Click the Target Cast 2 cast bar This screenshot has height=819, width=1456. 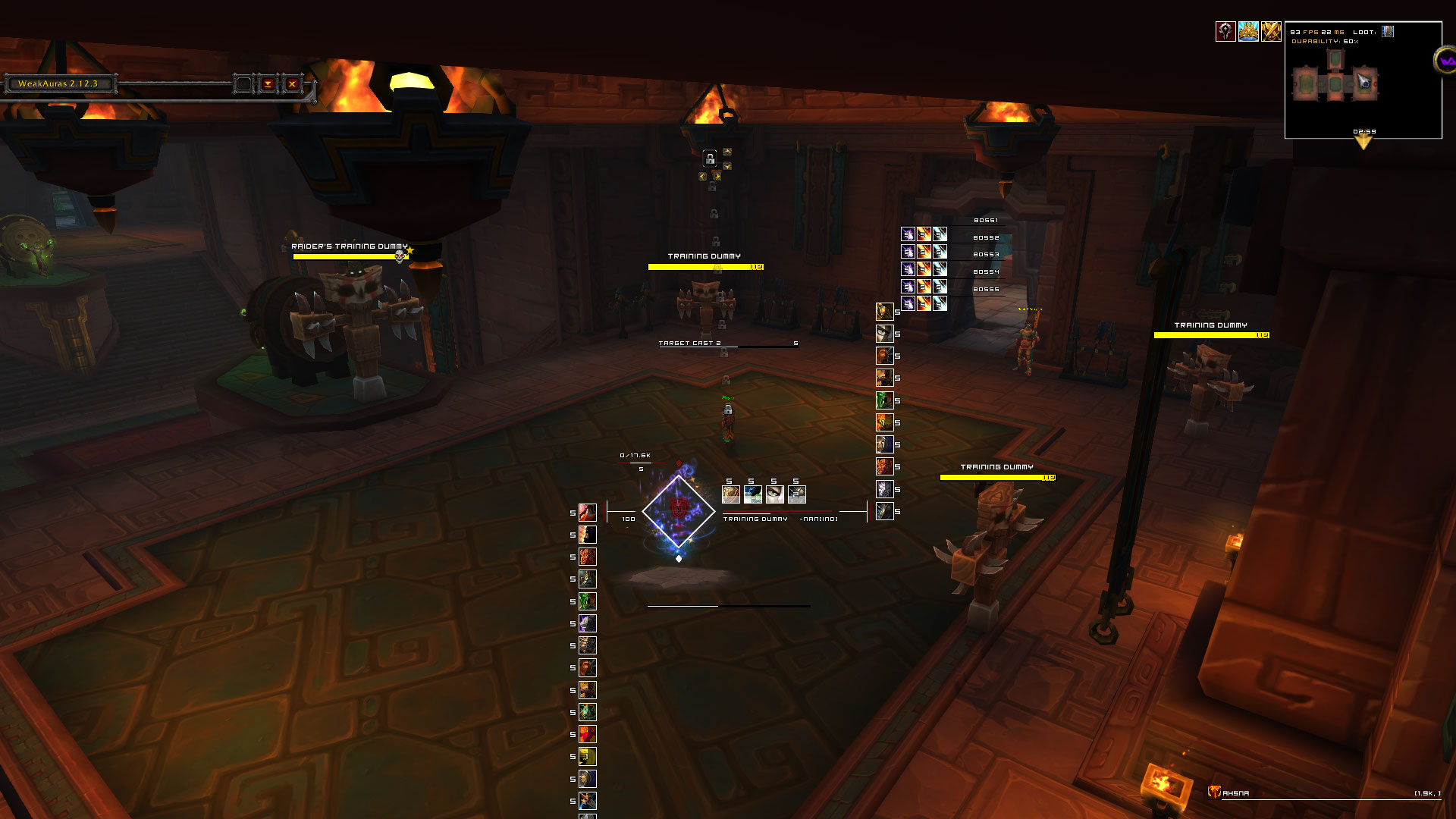pyautogui.click(x=728, y=344)
